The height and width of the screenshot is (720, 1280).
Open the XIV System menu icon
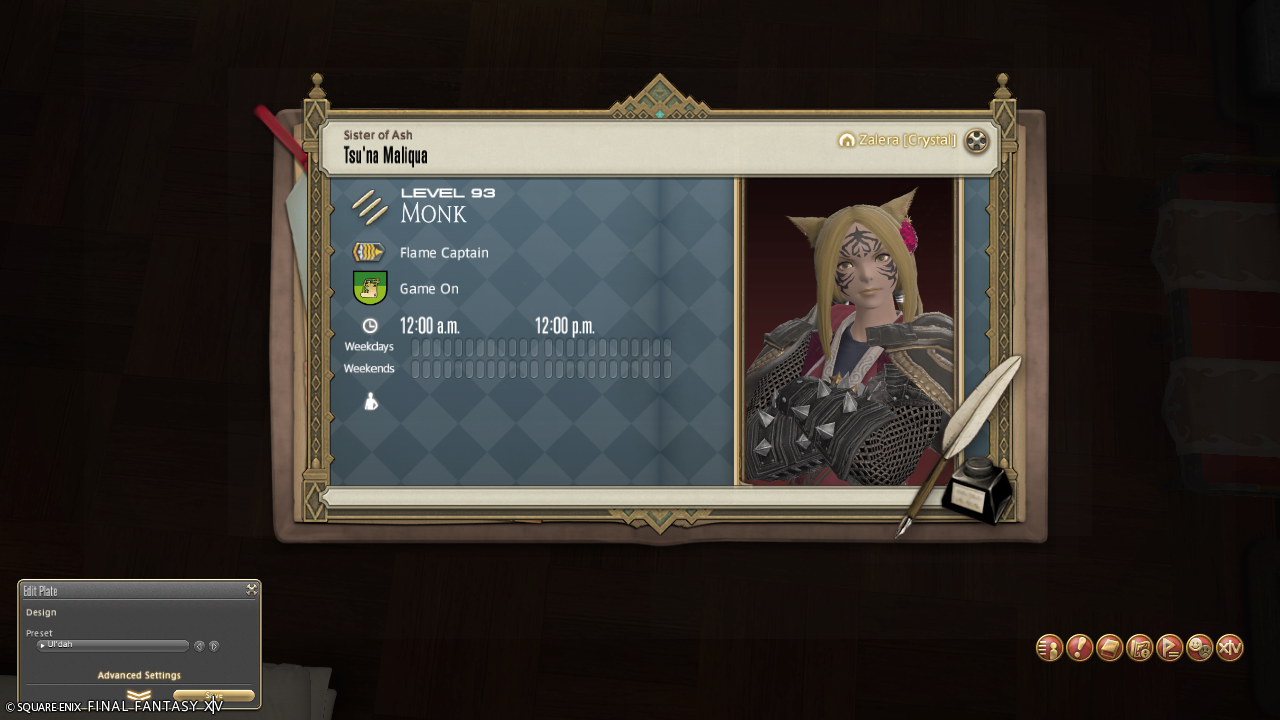coord(1229,648)
